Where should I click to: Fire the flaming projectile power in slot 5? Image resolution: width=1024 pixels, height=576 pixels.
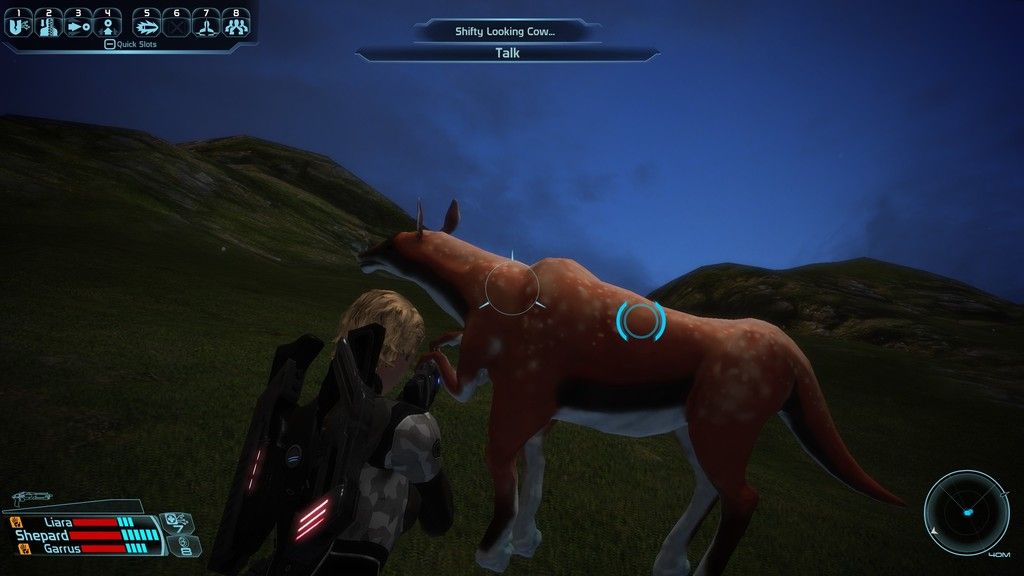pyautogui.click(x=147, y=23)
